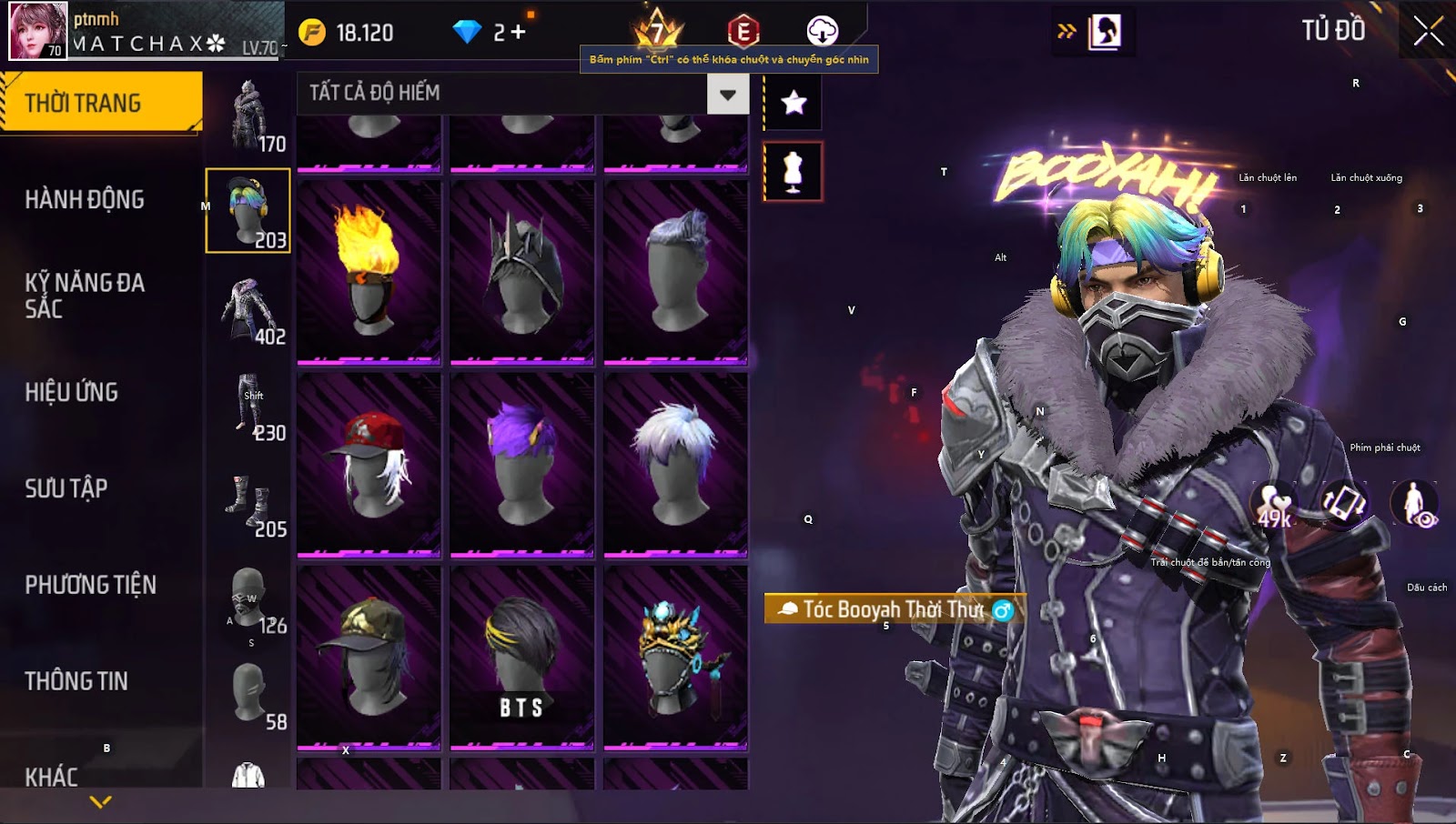Open the player profile avatar
The width and height of the screenshot is (1456, 824).
pos(38,31)
